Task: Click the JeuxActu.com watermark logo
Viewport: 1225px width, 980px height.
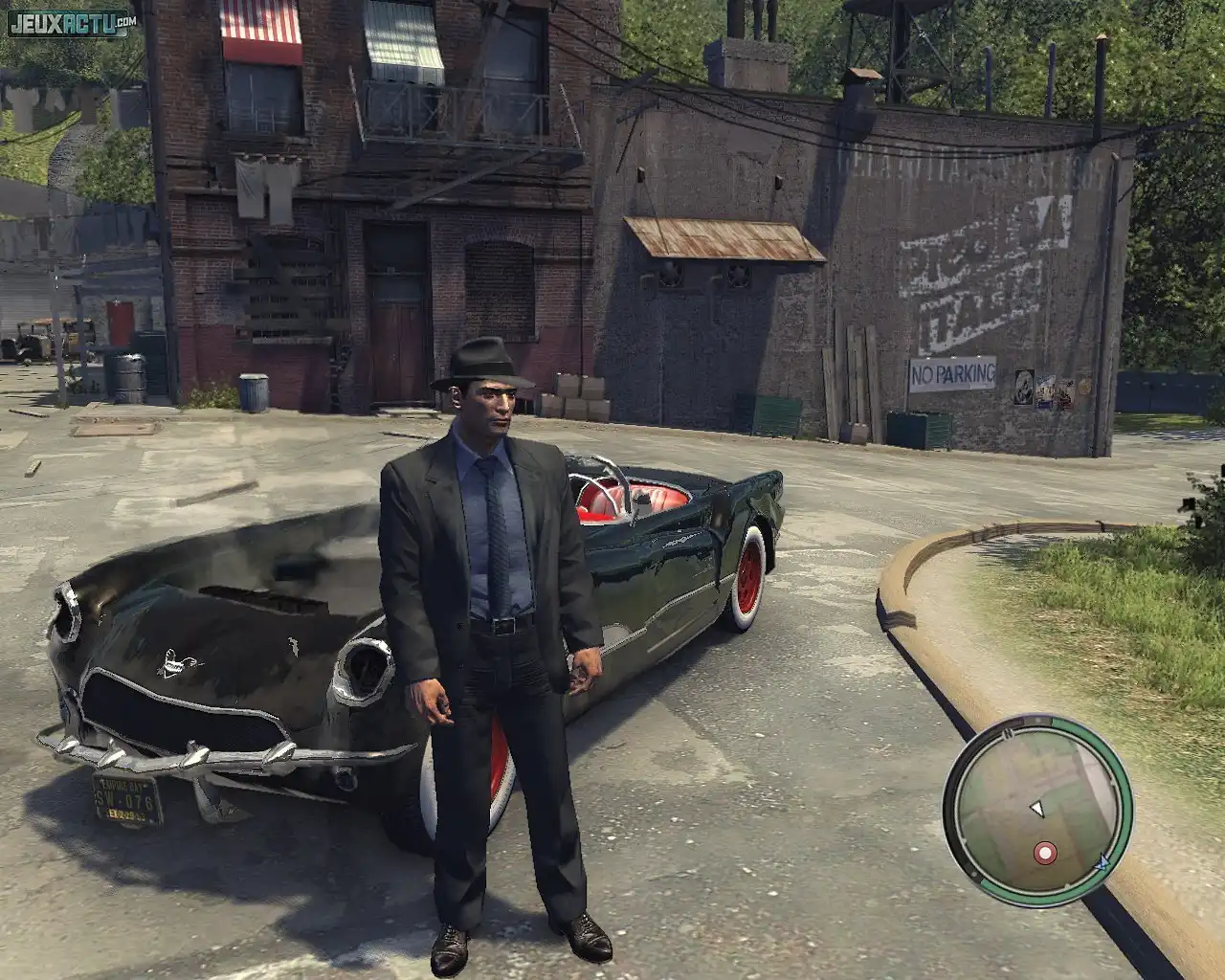Action: 72,23
